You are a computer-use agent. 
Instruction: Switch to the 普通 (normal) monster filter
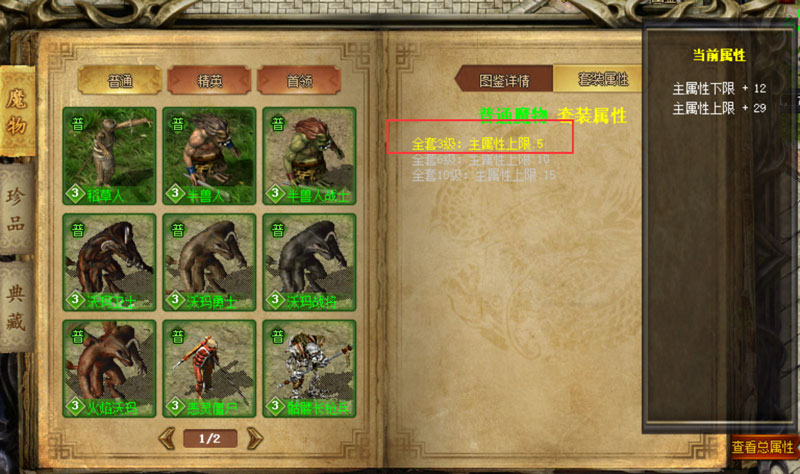tap(120, 80)
